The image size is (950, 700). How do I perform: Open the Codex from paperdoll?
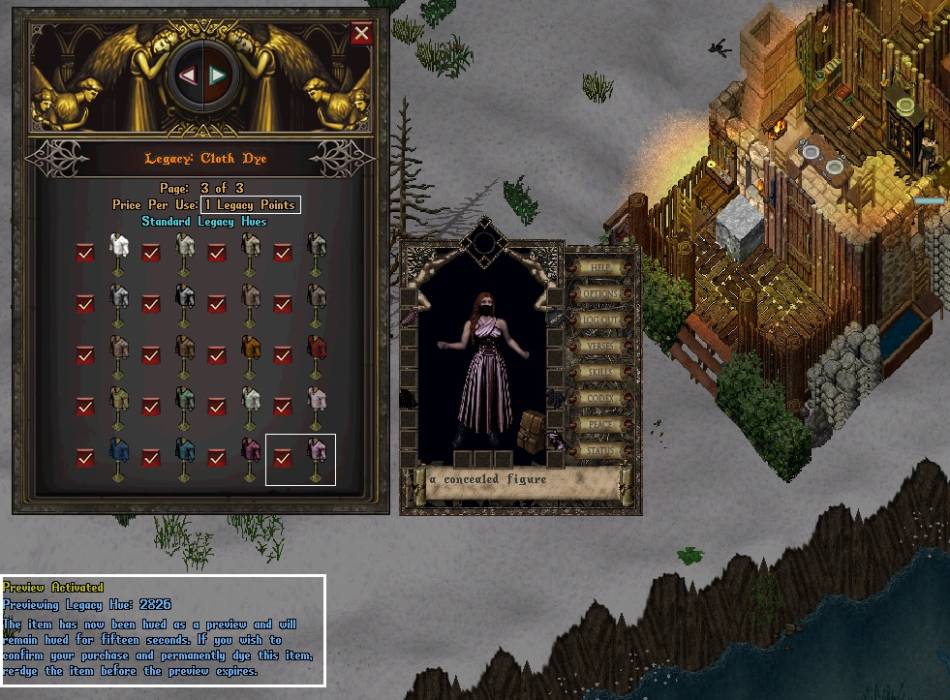(601, 398)
